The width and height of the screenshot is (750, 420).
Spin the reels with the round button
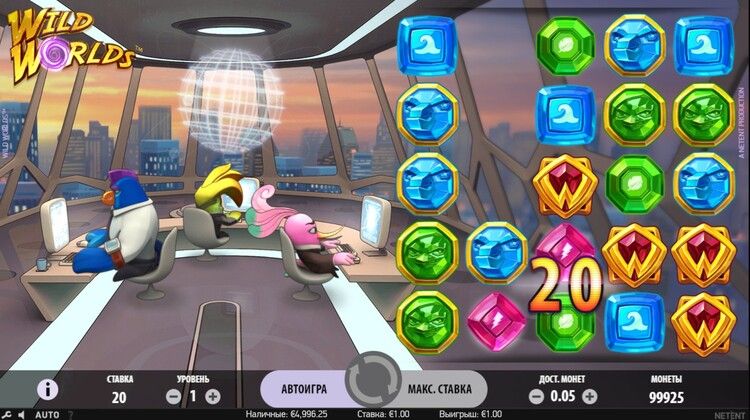point(373,387)
